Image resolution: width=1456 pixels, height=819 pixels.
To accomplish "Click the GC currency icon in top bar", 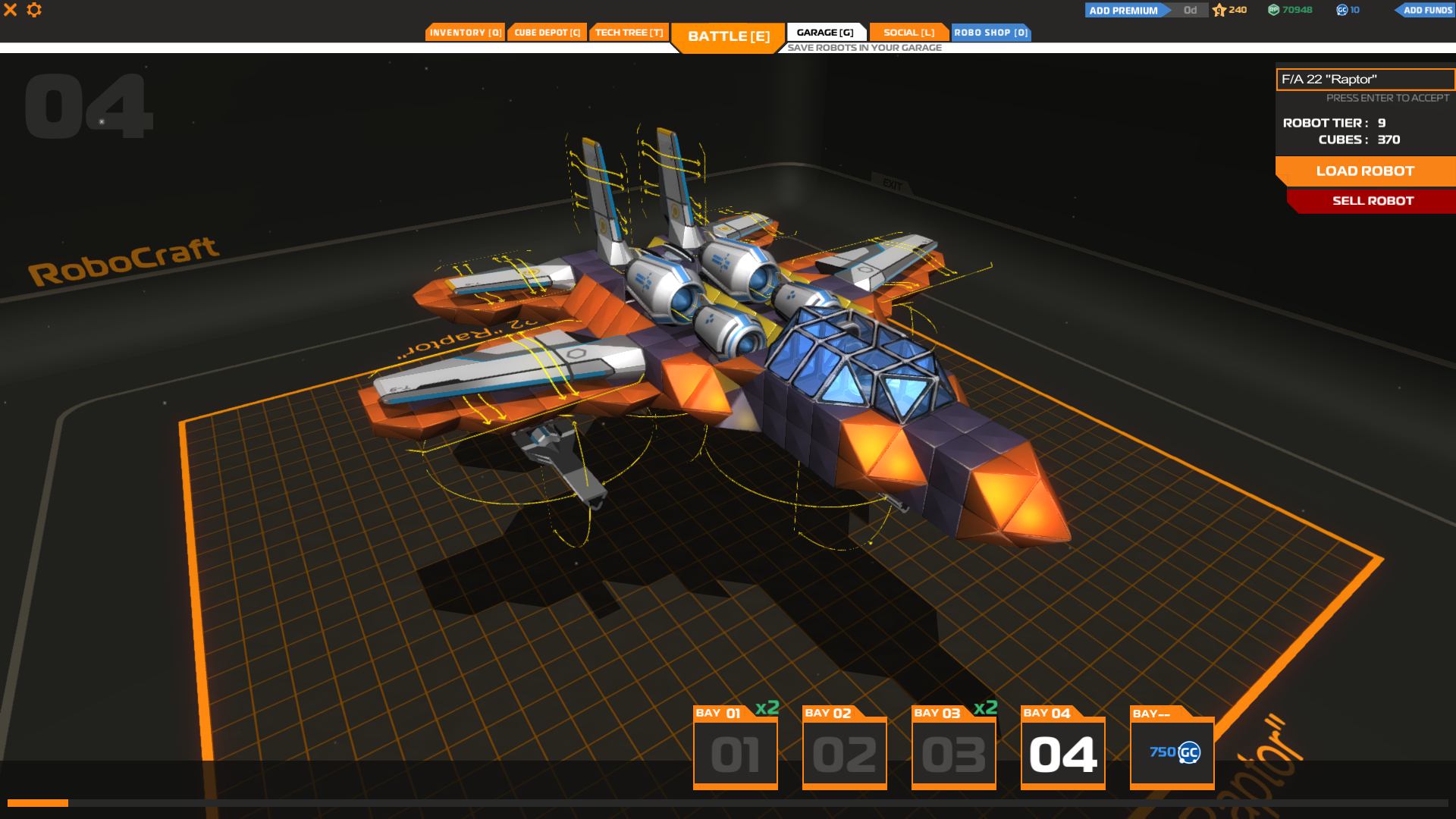I will pyautogui.click(x=1341, y=10).
